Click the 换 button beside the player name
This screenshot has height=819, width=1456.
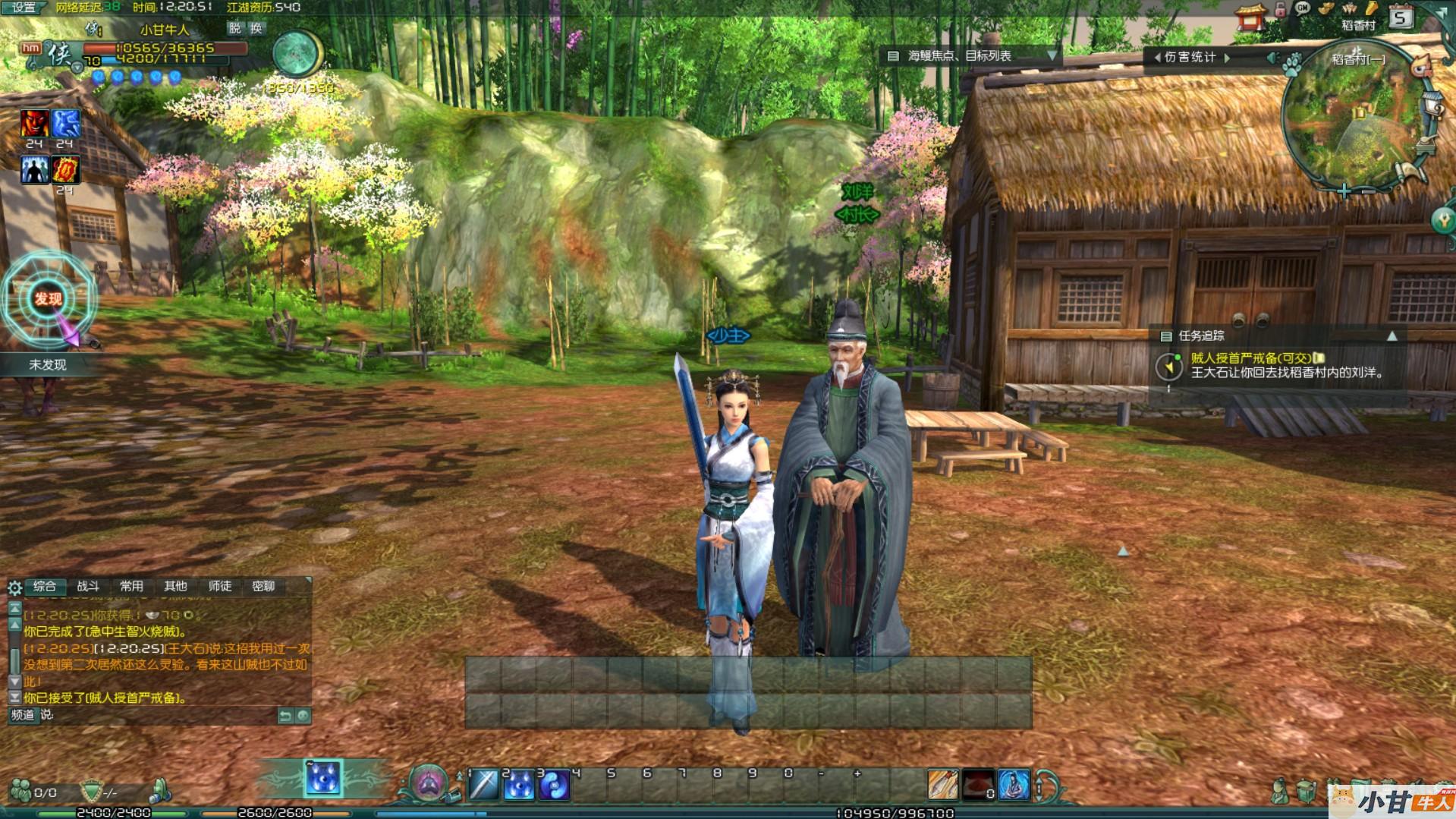[256, 28]
